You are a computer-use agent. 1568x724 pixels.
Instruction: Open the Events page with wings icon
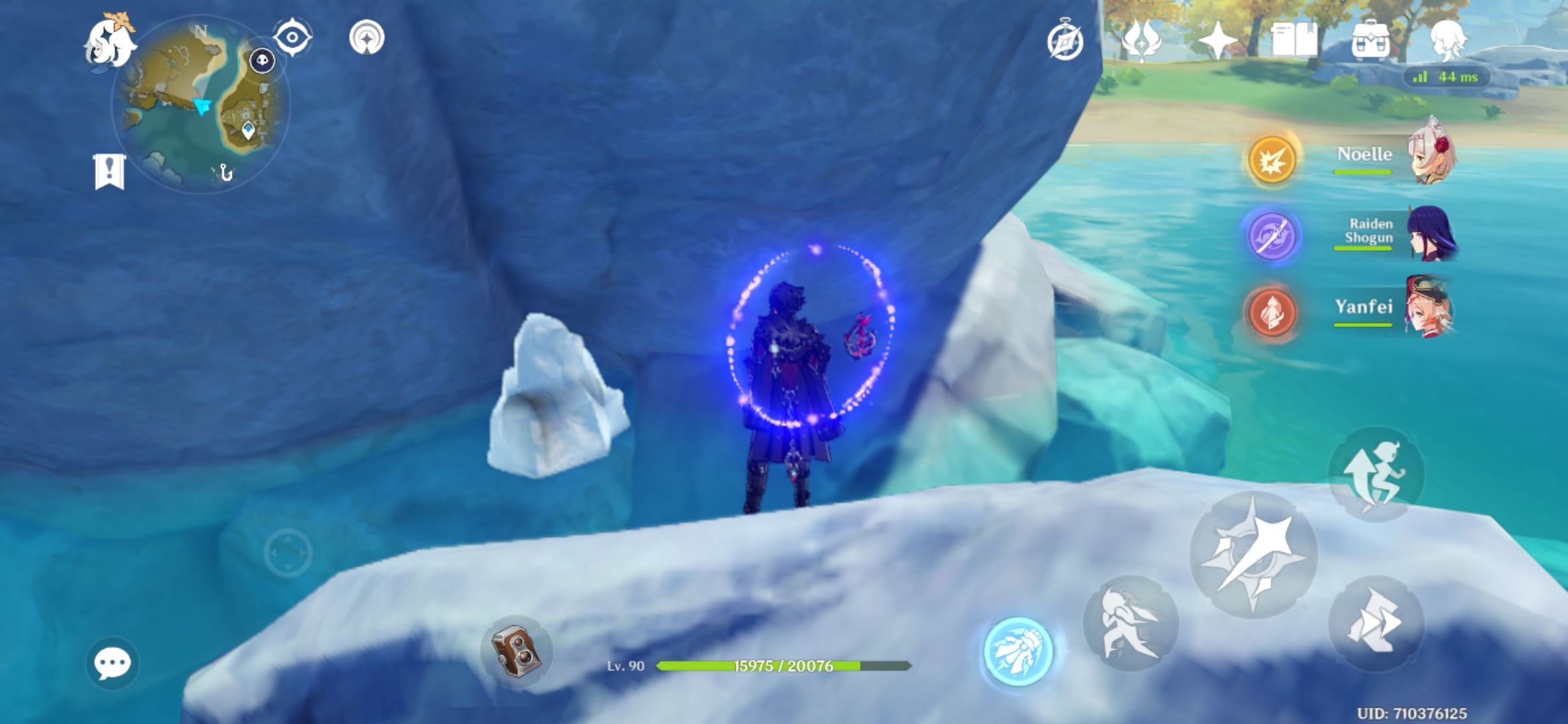[1138, 42]
